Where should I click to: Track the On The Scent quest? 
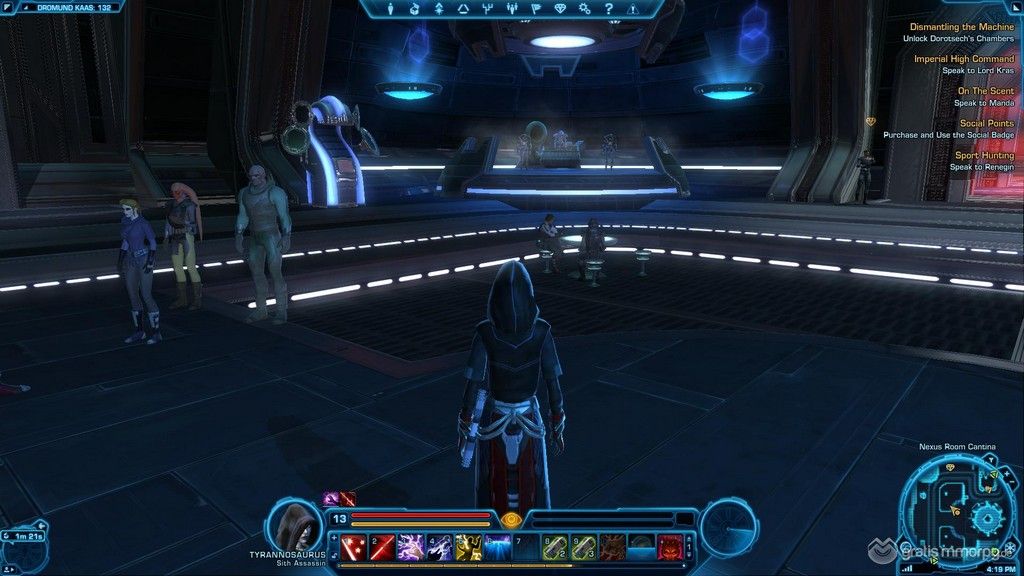(985, 91)
